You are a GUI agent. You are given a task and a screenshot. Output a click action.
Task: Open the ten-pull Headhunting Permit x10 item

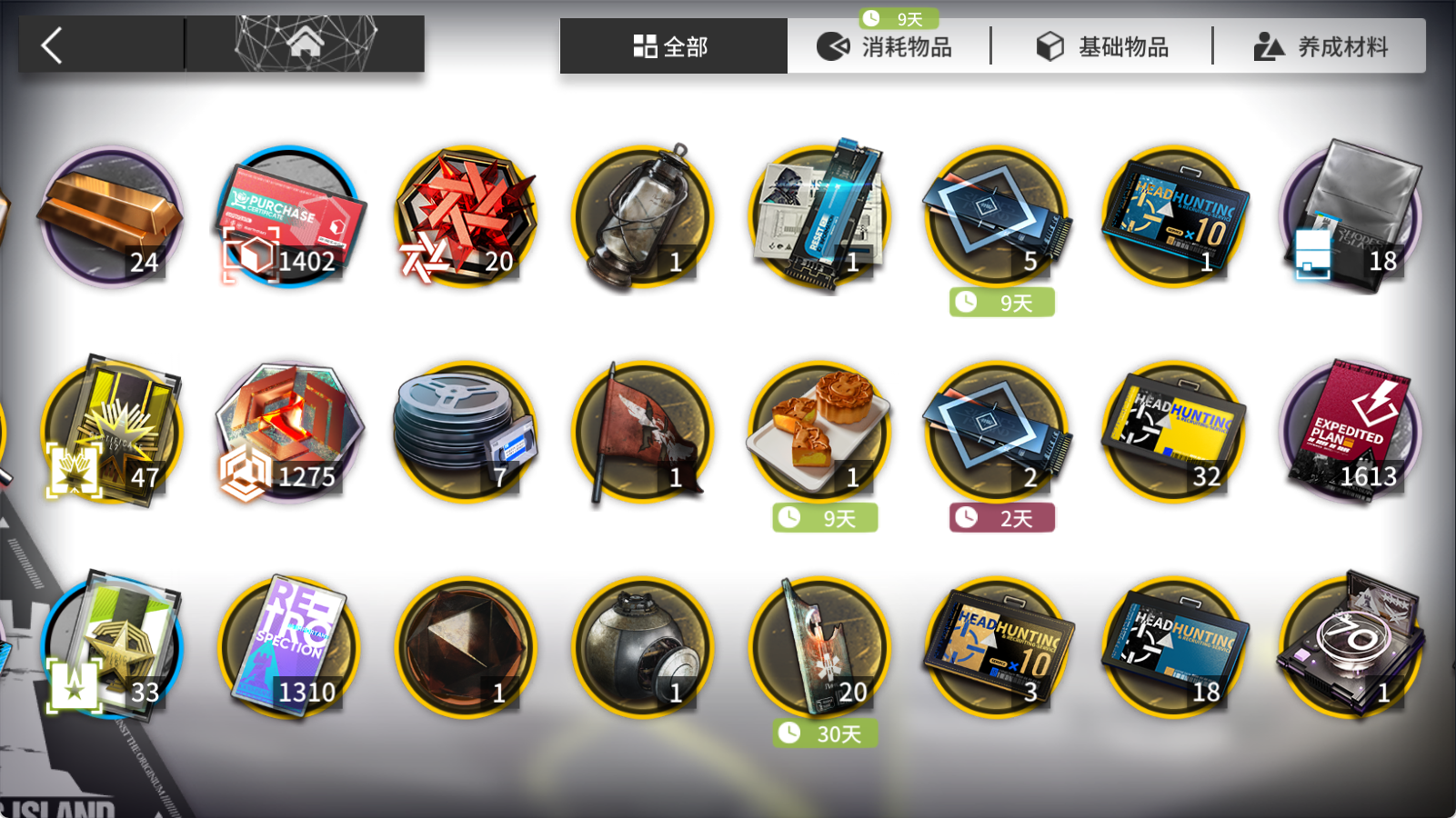[1174, 218]
